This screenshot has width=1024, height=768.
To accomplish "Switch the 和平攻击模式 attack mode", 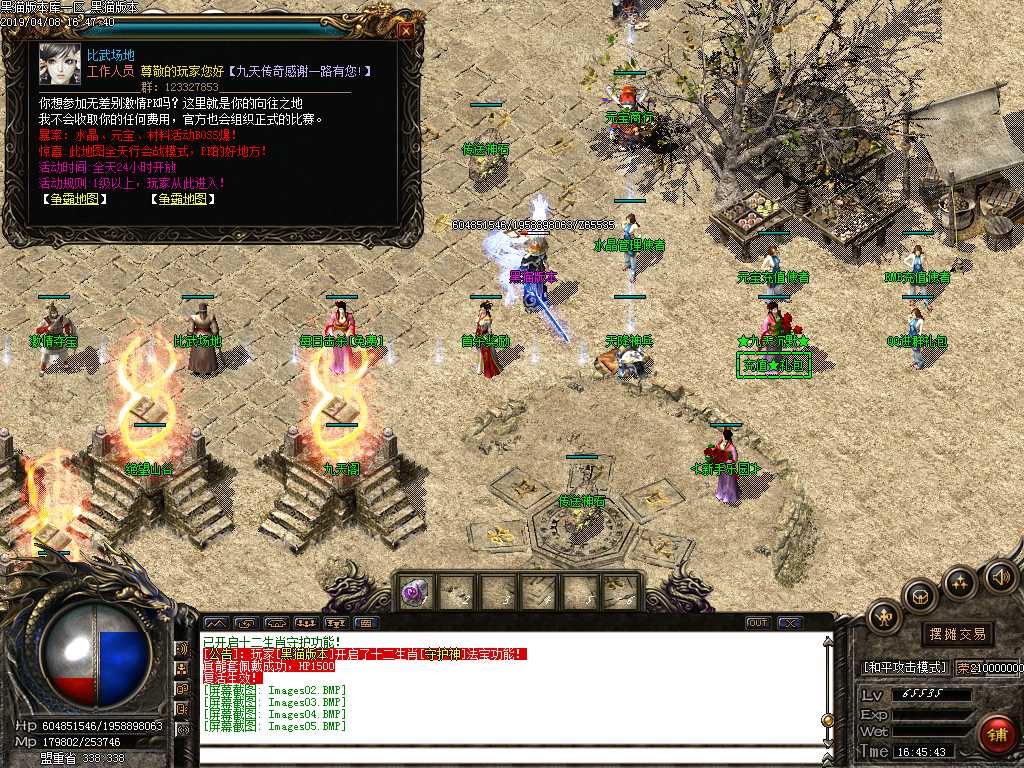I will tap(904, 667).
